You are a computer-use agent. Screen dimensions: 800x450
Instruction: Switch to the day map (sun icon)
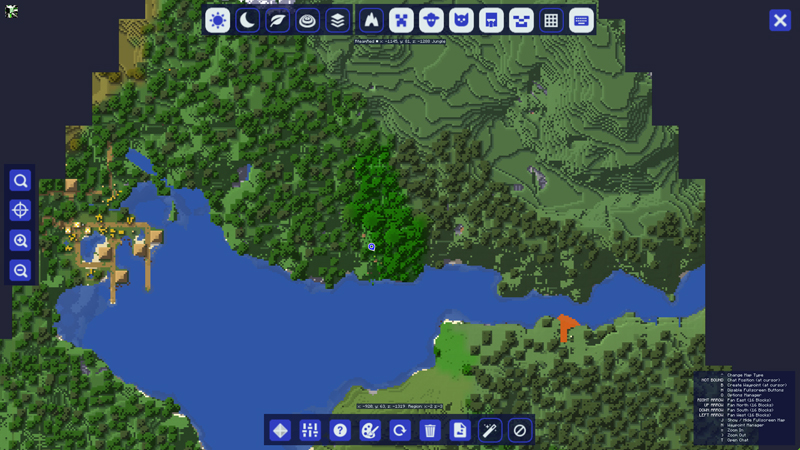[x=218, y=20]
